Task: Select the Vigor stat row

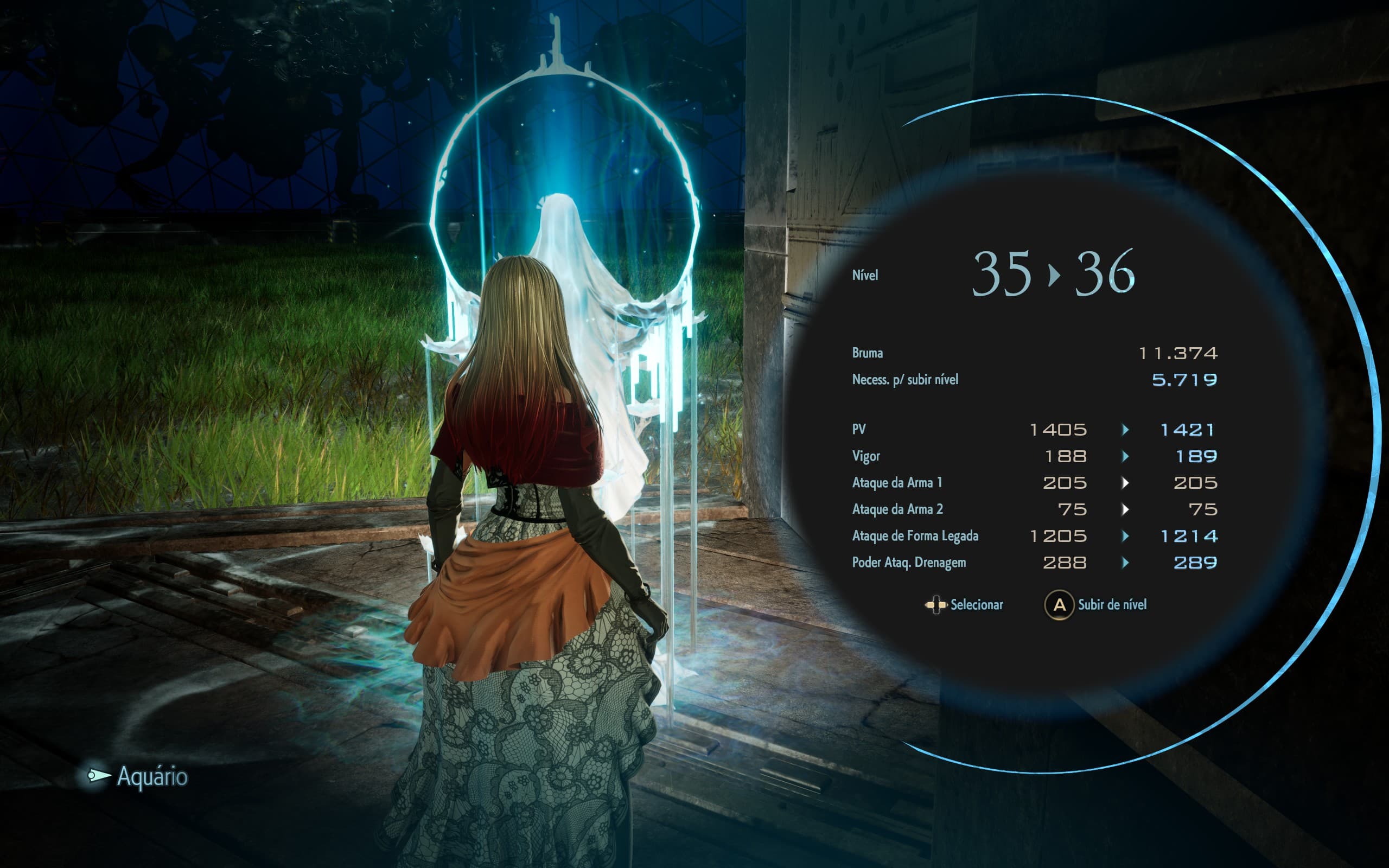Action: click(x=868, y=456)
